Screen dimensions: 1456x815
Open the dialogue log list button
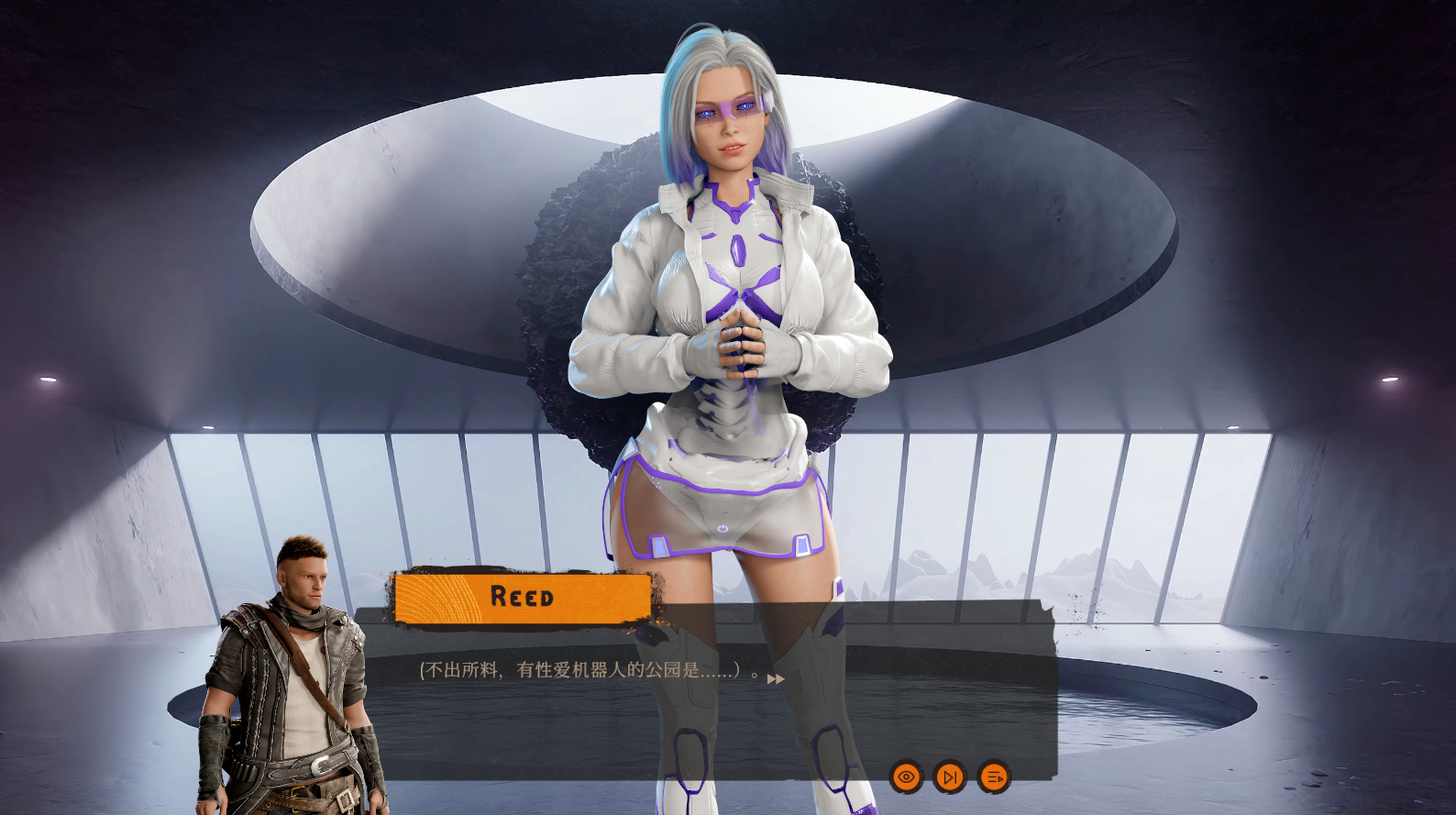994,777
